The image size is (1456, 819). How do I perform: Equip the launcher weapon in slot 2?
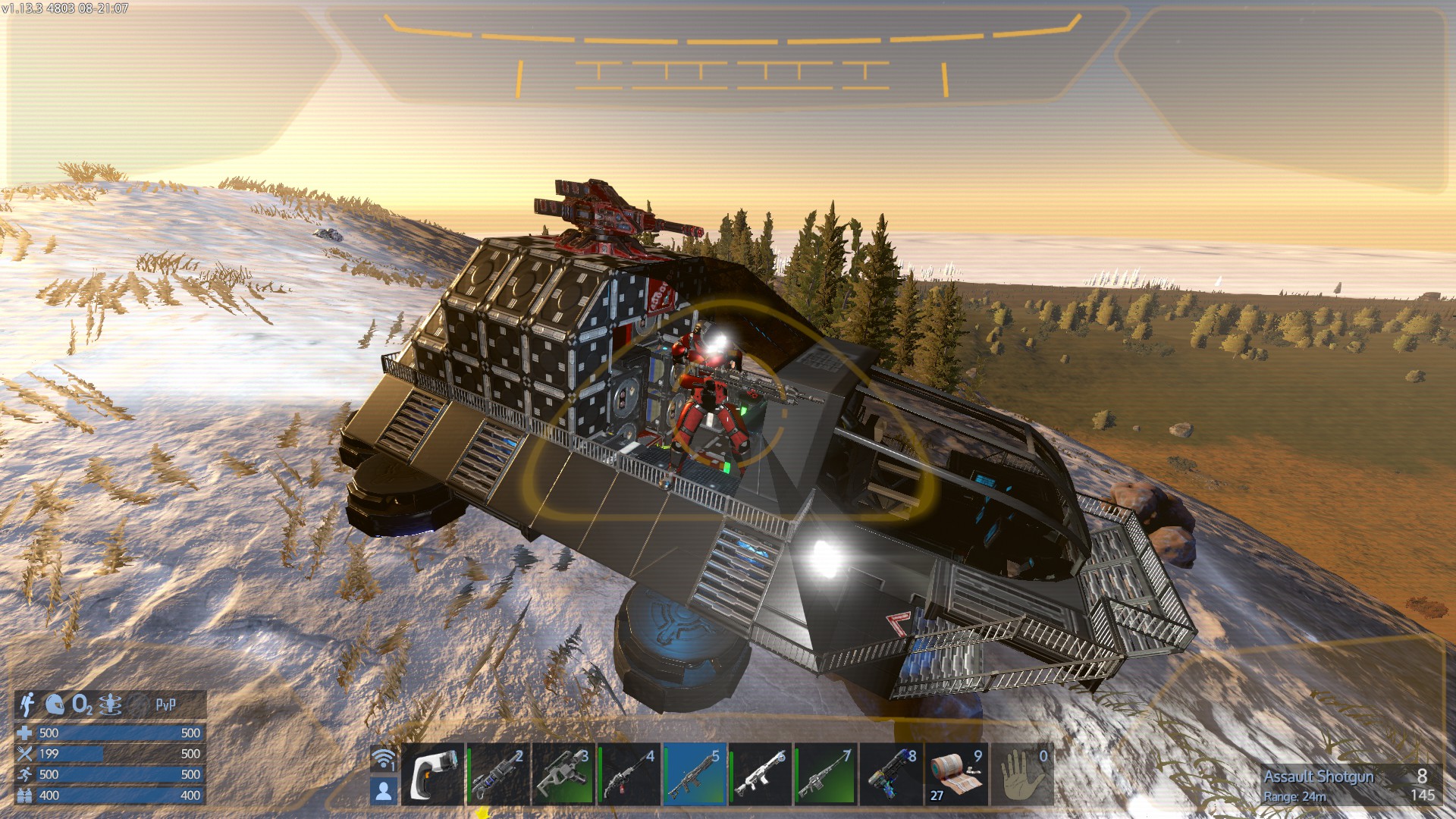(497, 774)
